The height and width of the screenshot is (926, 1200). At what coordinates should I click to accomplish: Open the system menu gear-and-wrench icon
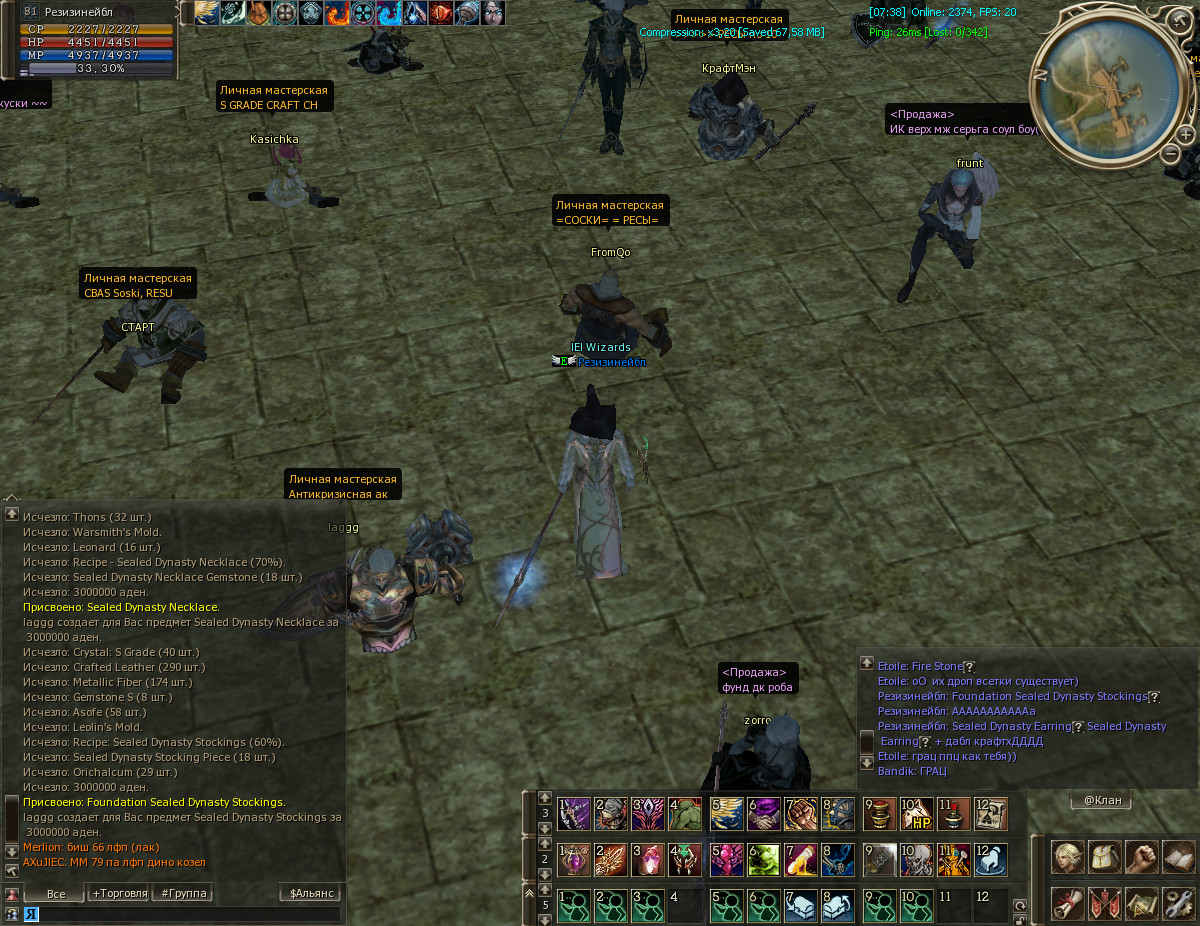[1178, 903]
